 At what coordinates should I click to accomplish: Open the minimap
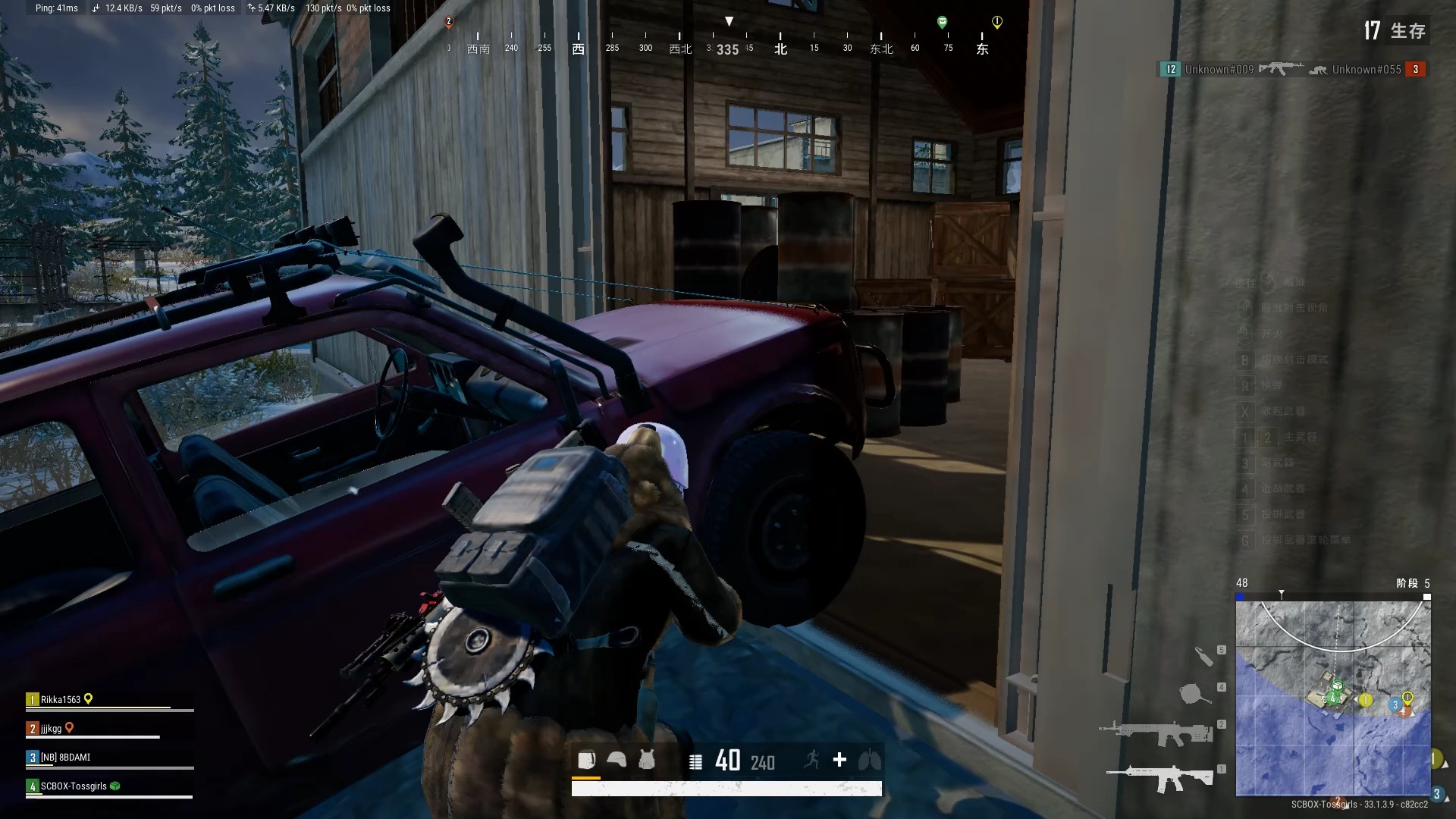(x=1332, y=698)
